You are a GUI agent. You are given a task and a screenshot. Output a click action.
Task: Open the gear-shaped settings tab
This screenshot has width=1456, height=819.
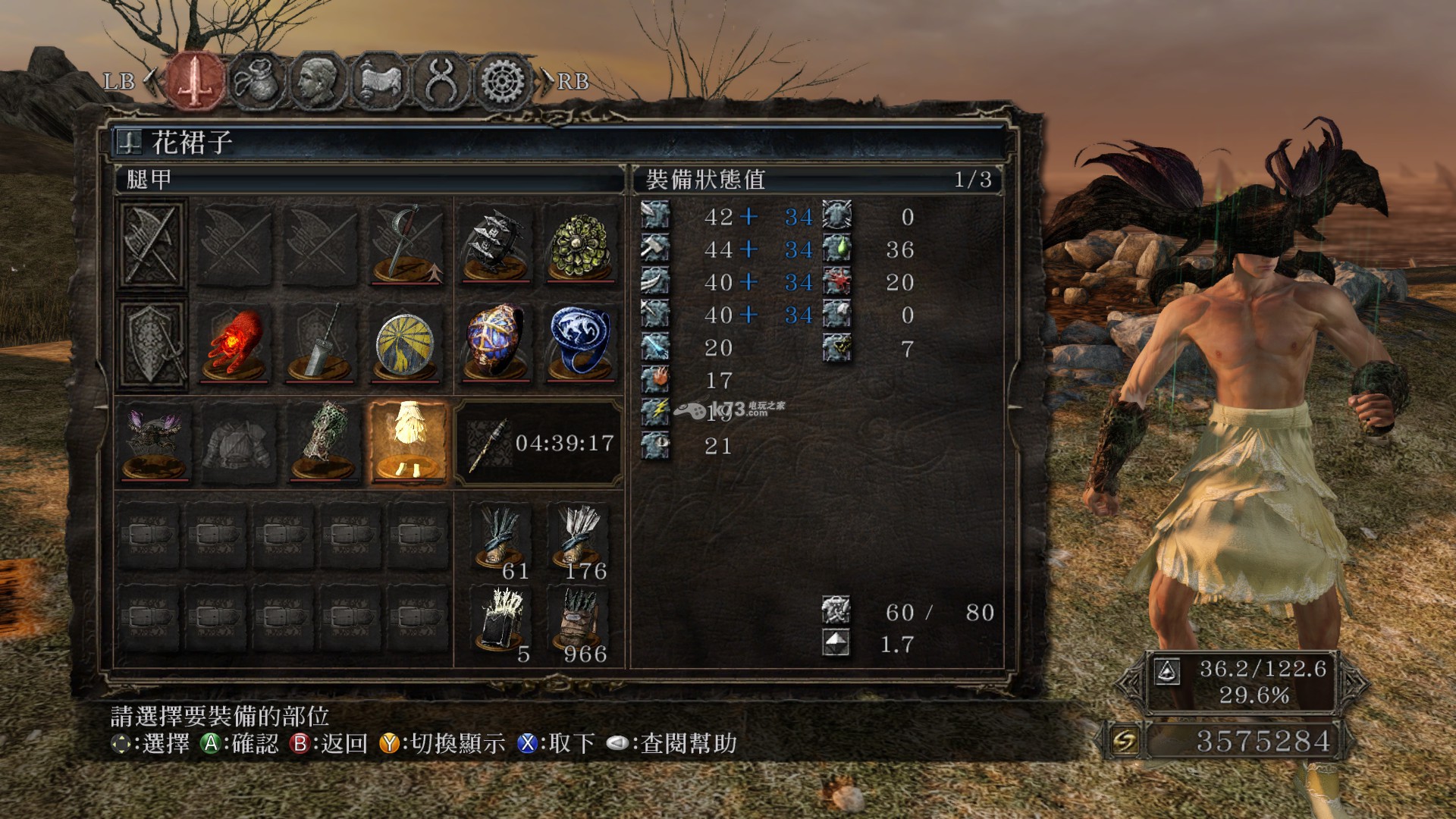click(x=502, y=80)
